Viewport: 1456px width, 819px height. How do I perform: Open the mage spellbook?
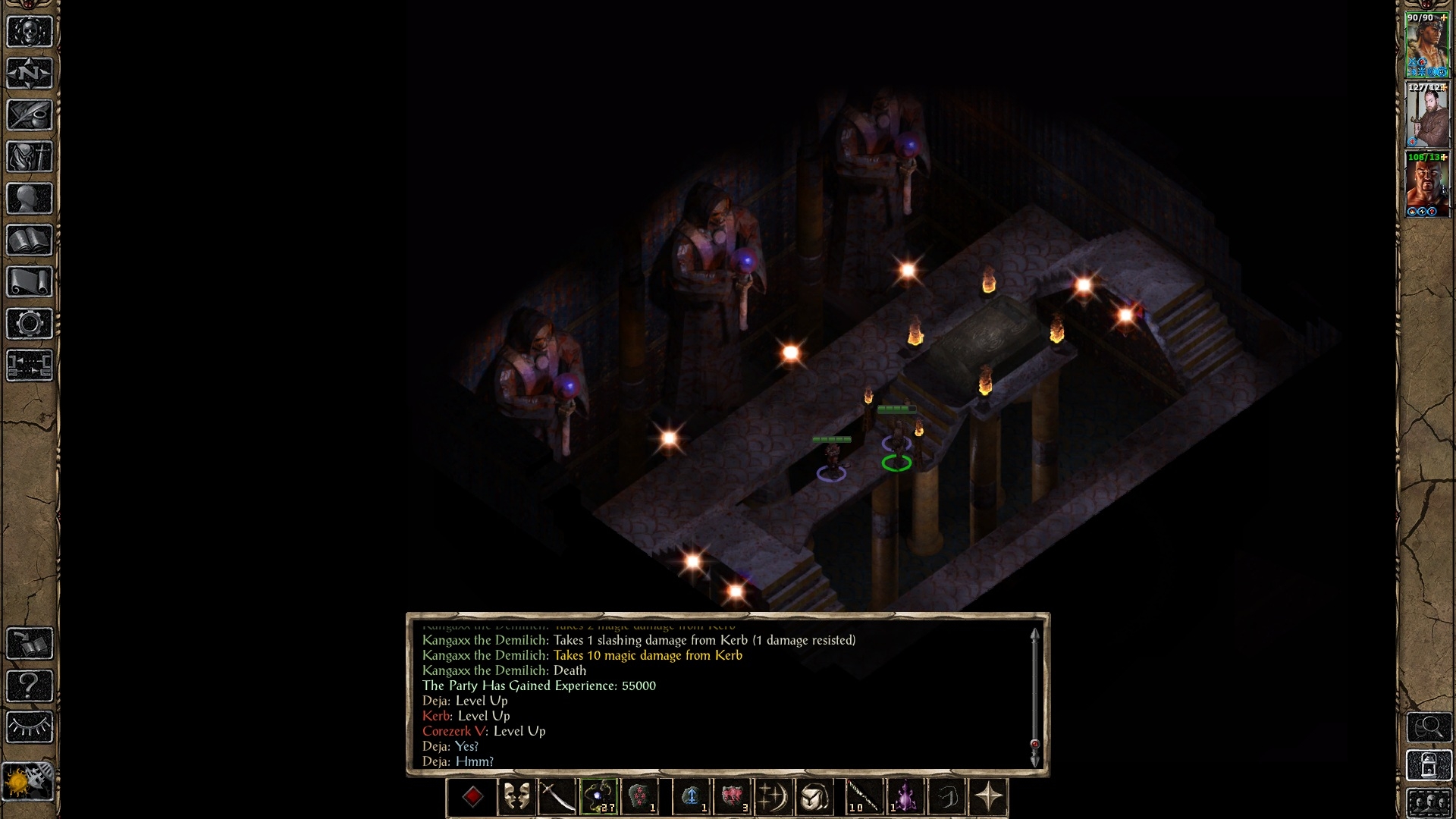click(30, 240)
